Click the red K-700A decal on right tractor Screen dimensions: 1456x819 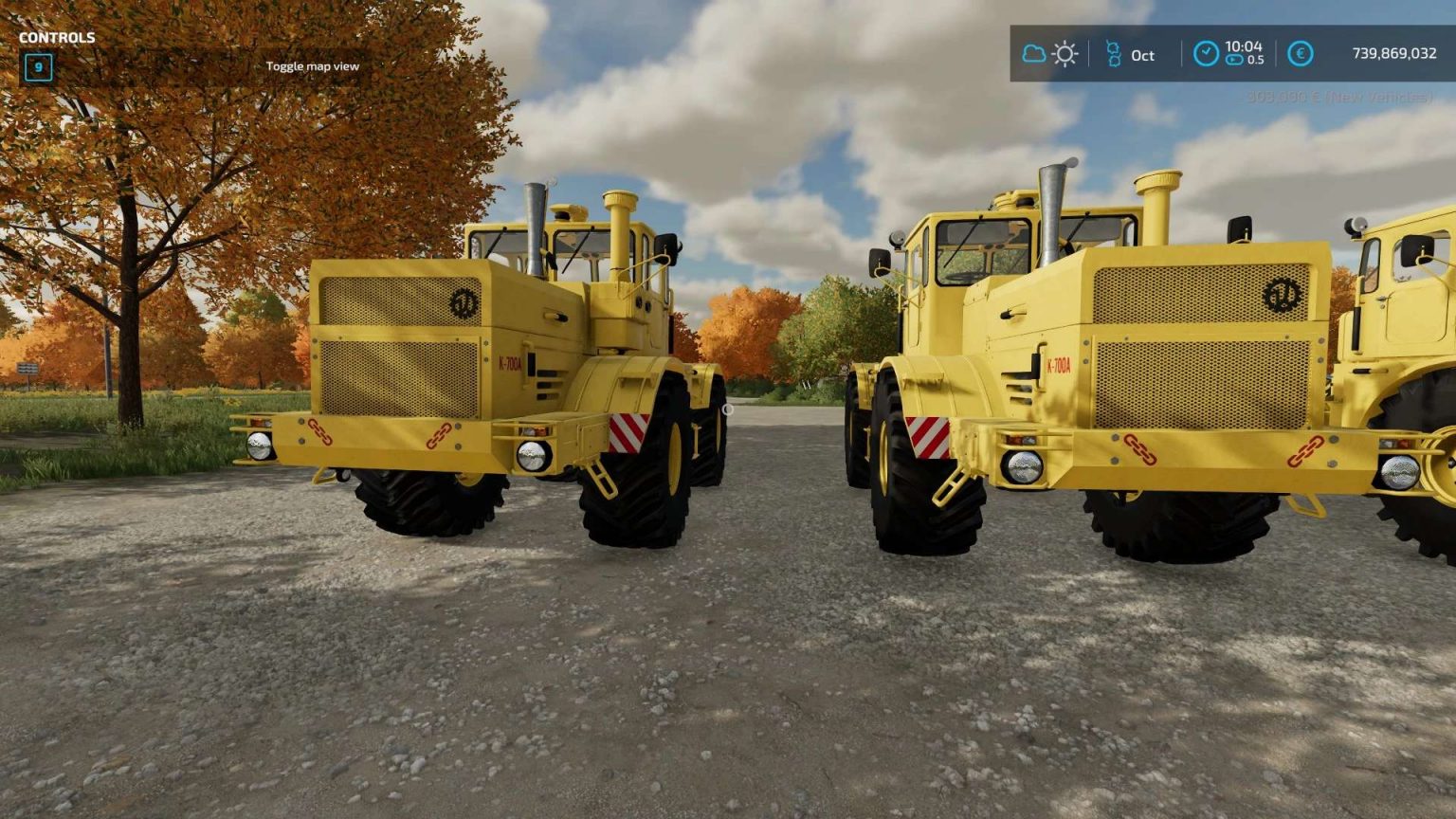tap(1058, 364)
